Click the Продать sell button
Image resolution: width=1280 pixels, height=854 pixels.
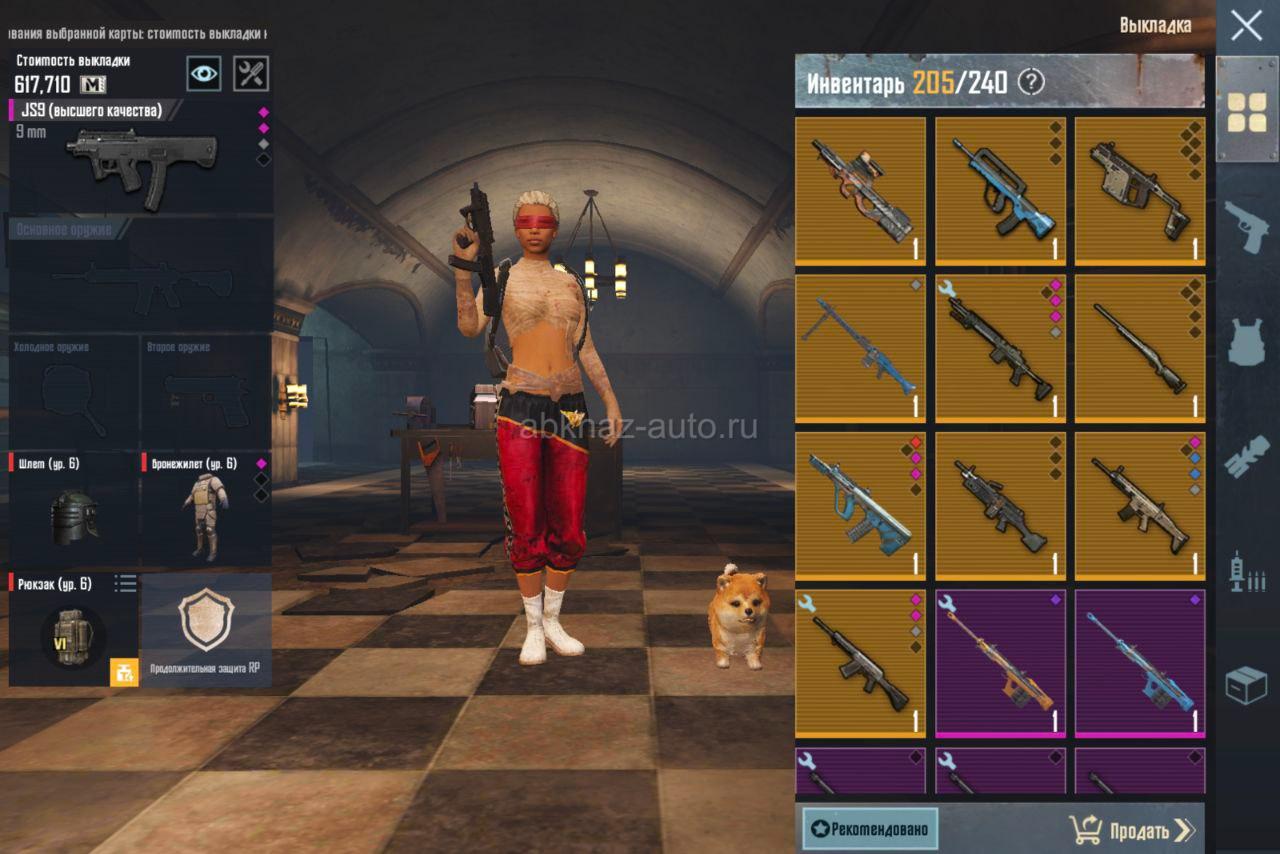1132,830
